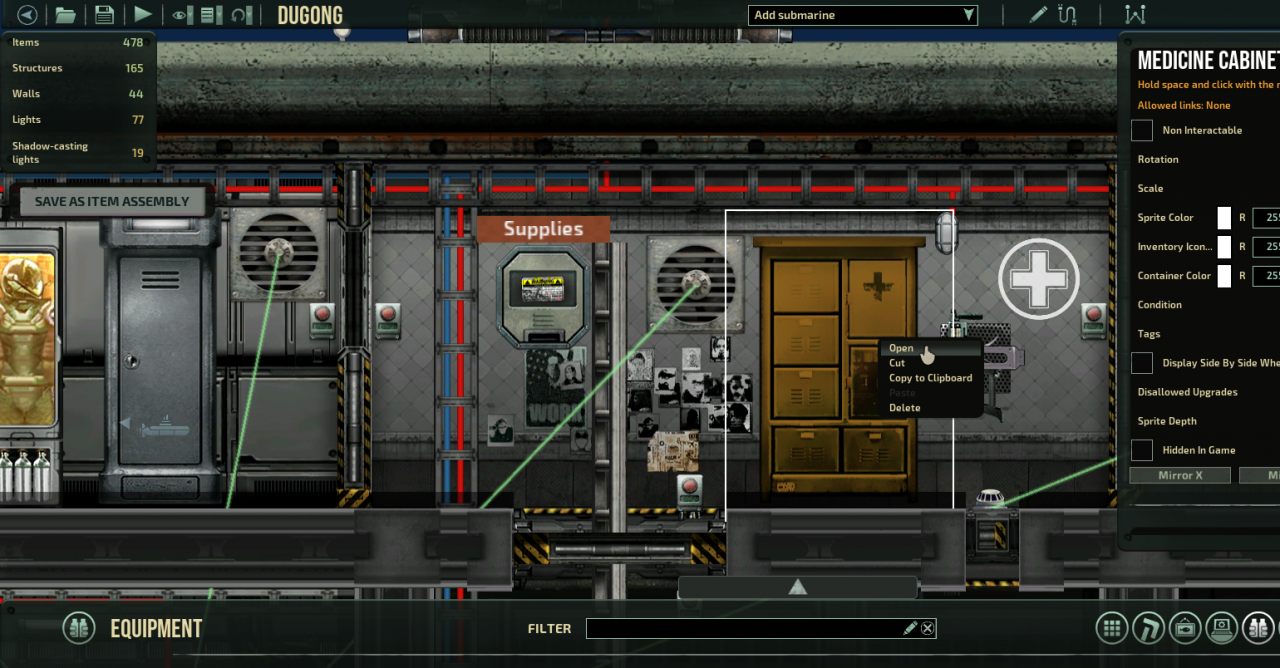Select Copy to Clipboard in context menu
Screen dimensions: 1280x668
tap(930, 378)
